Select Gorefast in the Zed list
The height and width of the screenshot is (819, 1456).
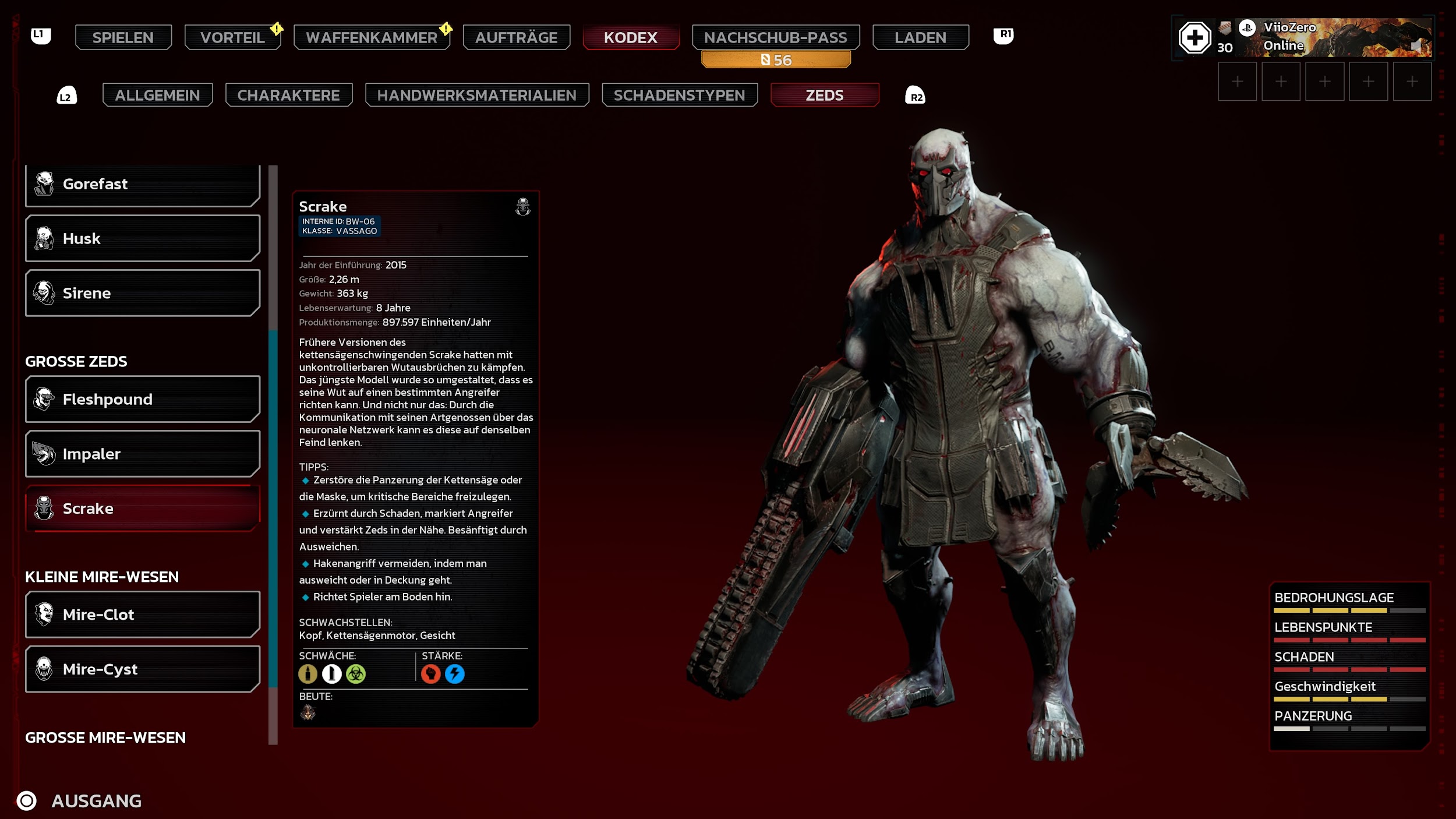point(142,184)
